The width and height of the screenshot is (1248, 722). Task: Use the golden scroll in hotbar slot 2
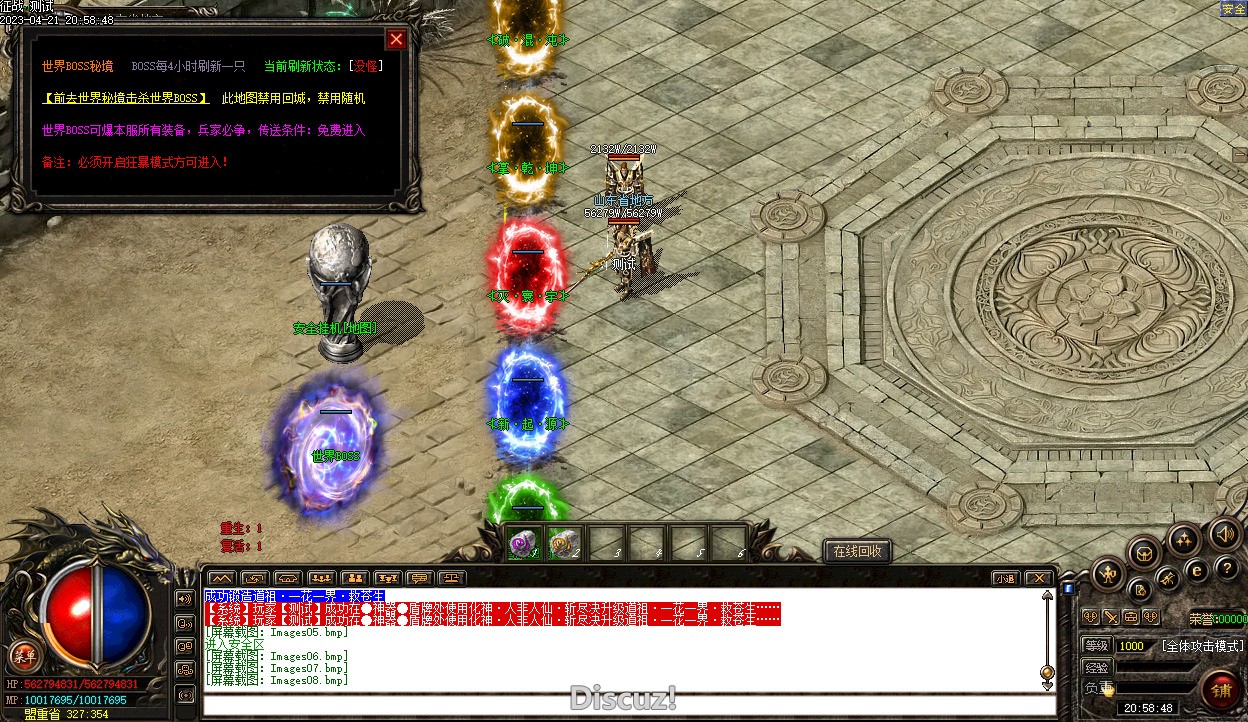coord(565,543)
